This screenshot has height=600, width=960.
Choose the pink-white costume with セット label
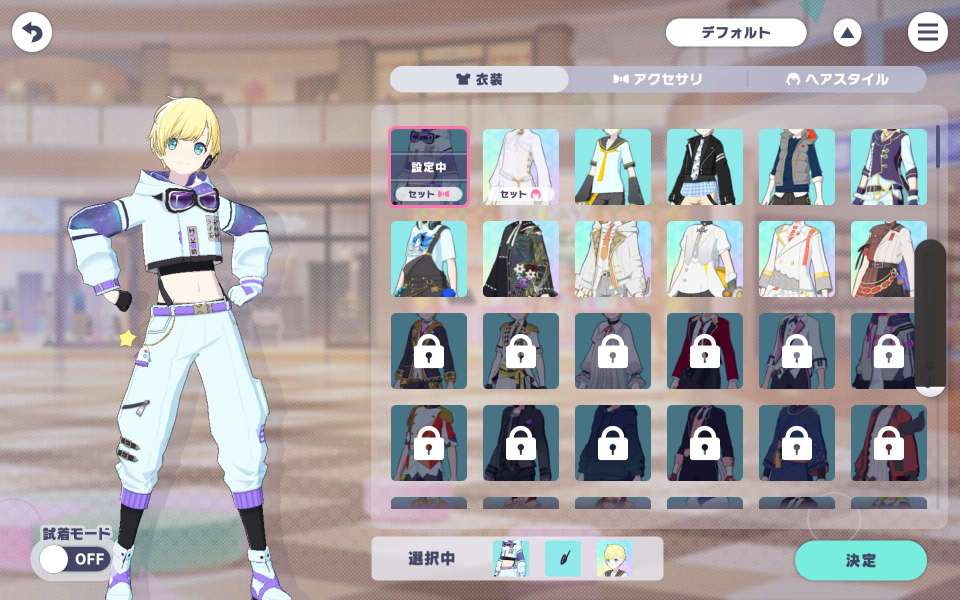click(520, 167)
